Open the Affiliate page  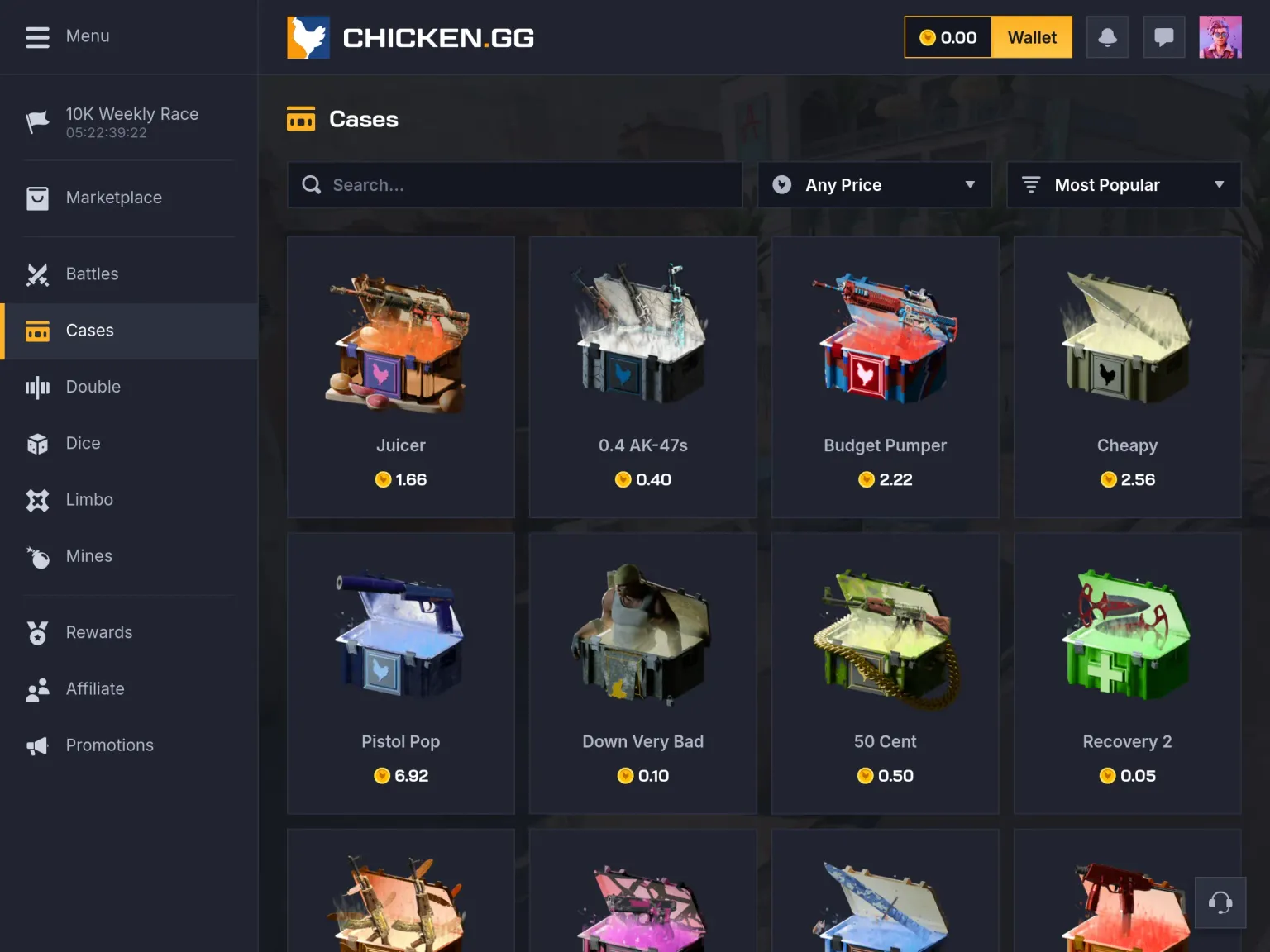[95, 689]
